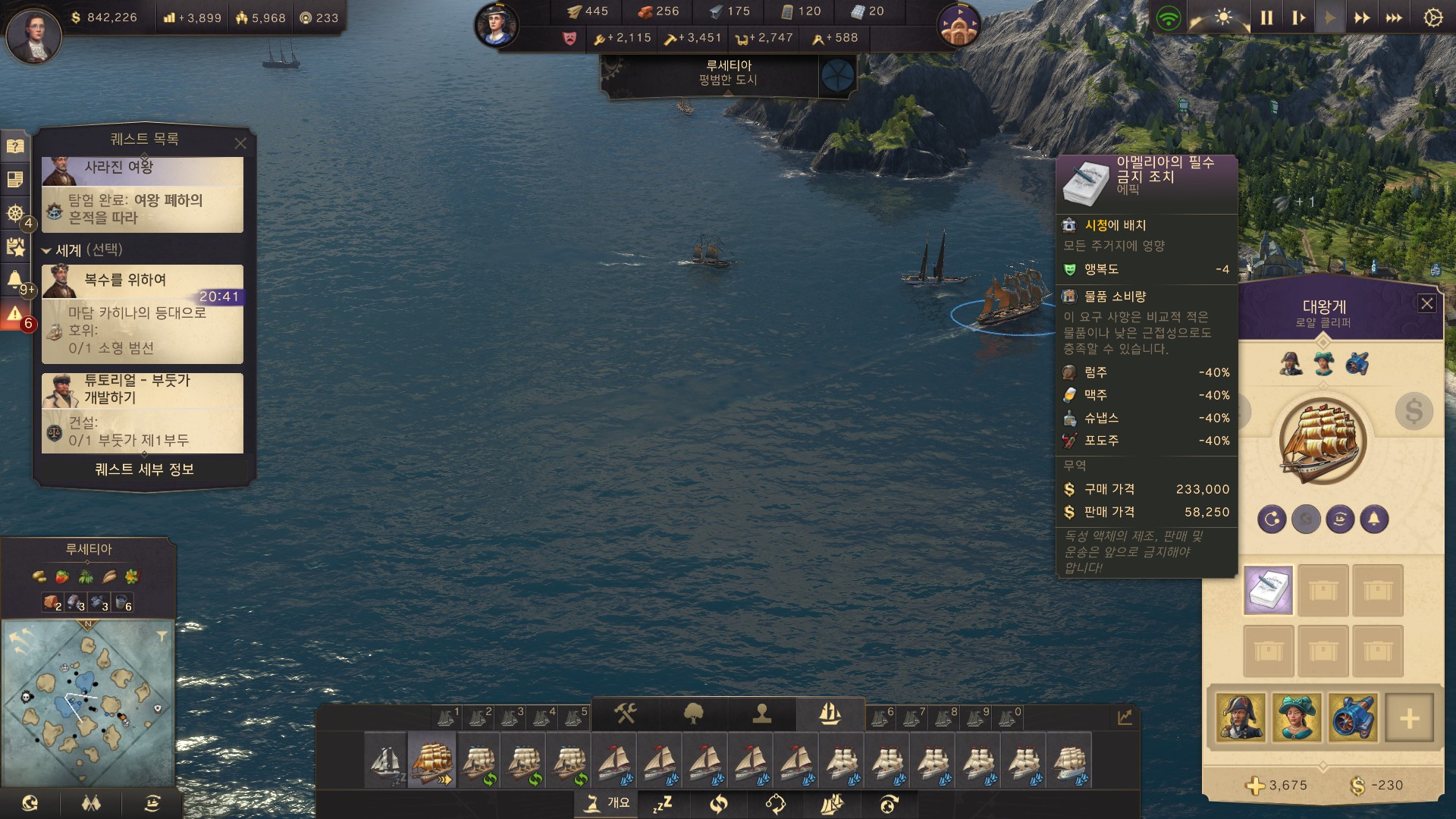The width and height of the screenshot is (1456, 819).
Task: Close the quest list panel
Action: pyautogui.click(x=240, y=143)
